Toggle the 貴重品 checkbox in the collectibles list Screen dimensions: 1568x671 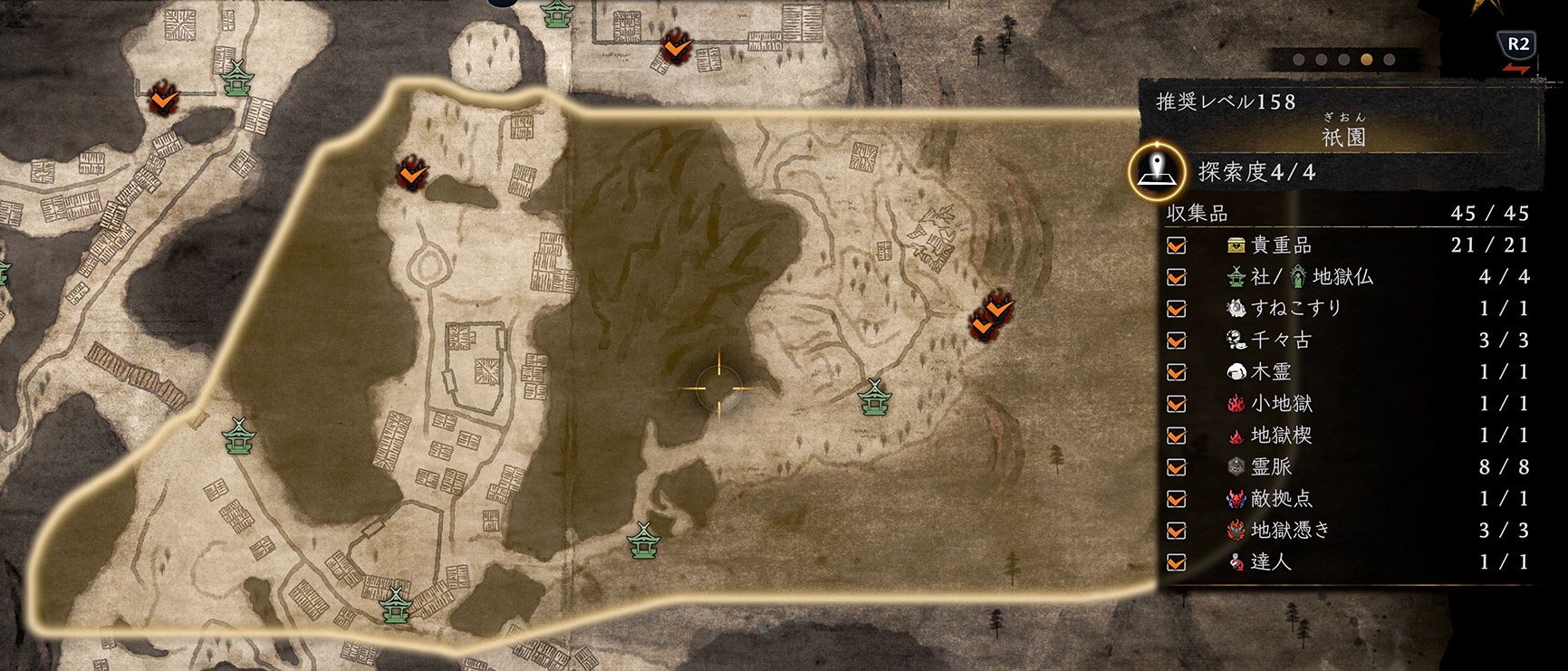tap(1177, 245)
